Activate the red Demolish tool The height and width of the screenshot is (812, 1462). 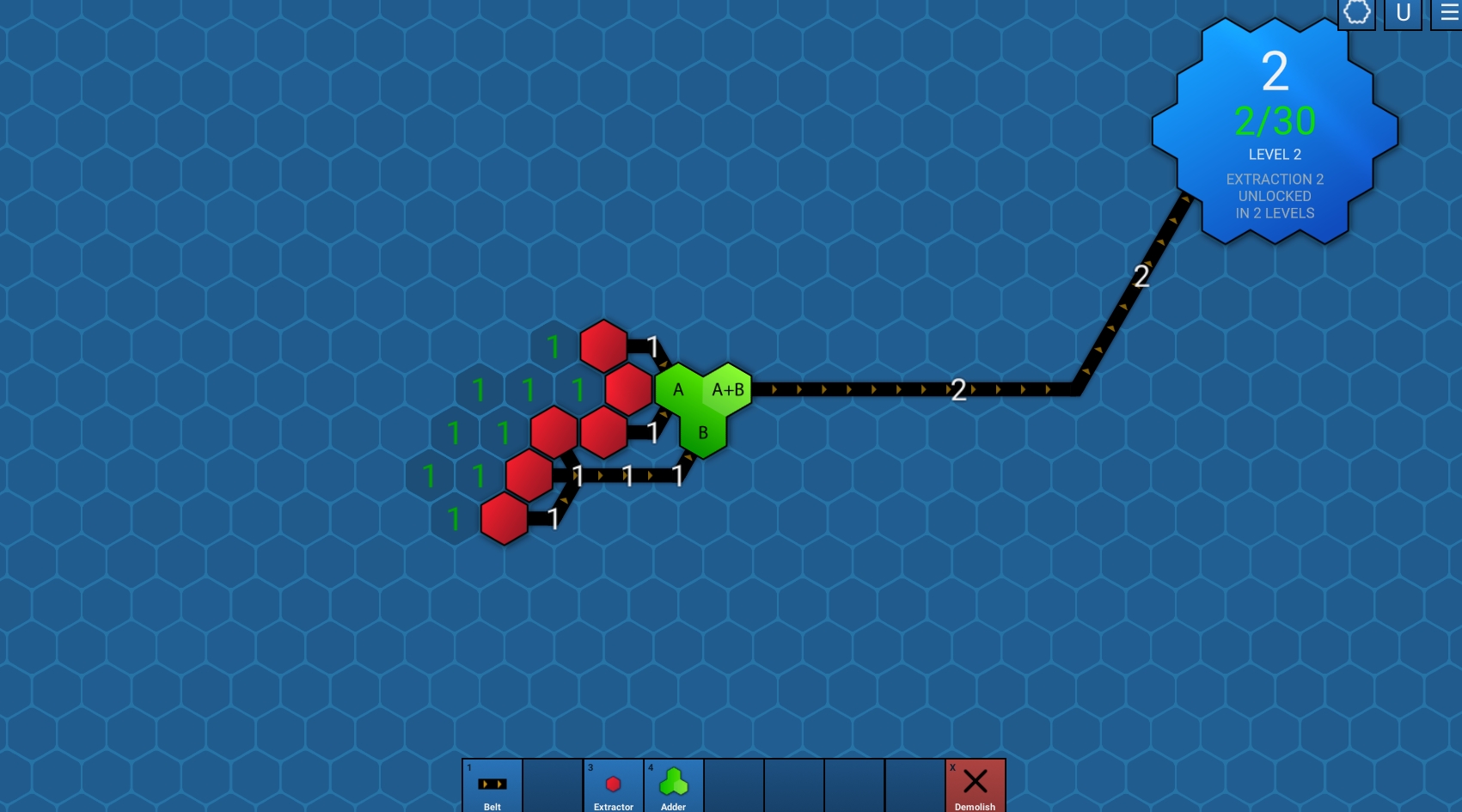pos(975,785)
